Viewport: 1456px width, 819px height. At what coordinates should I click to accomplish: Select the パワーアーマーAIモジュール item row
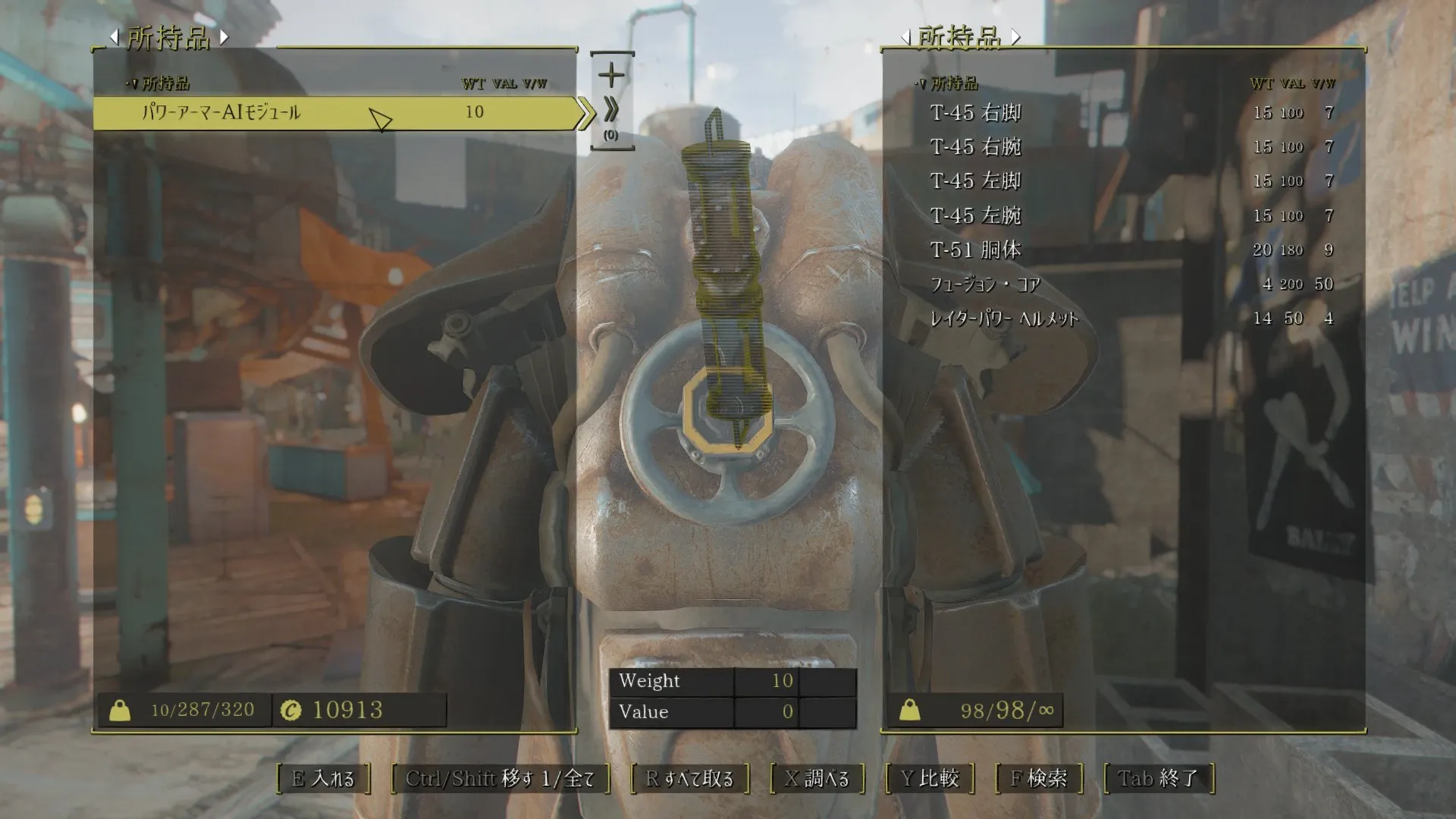pos(334,113)
